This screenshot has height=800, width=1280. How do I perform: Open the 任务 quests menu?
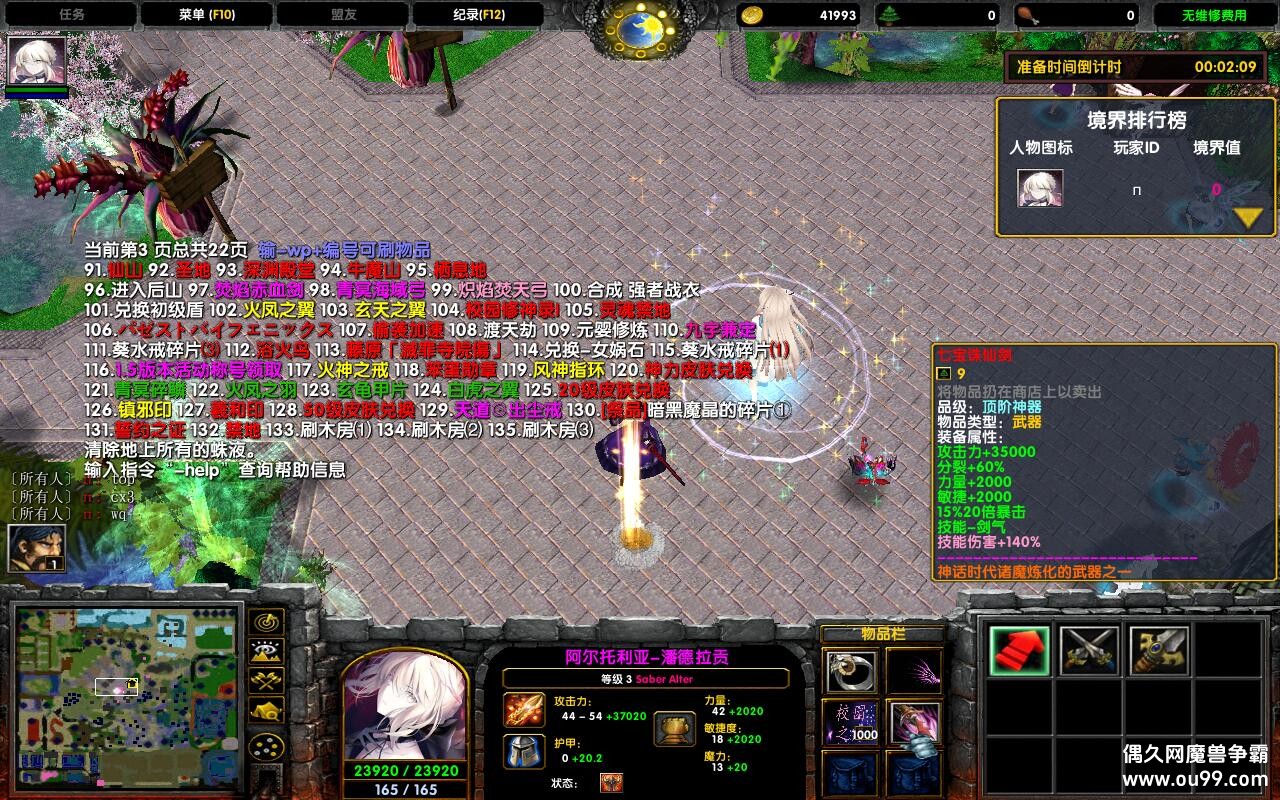[x=71, y=15]
